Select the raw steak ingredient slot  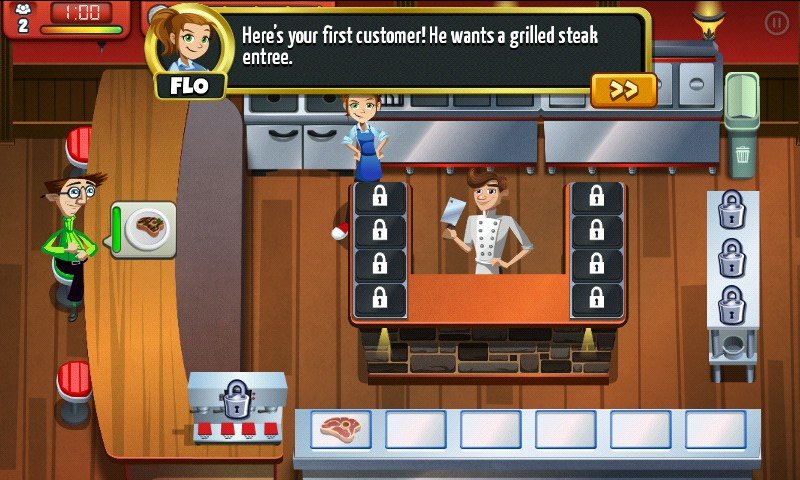point(340,430)
